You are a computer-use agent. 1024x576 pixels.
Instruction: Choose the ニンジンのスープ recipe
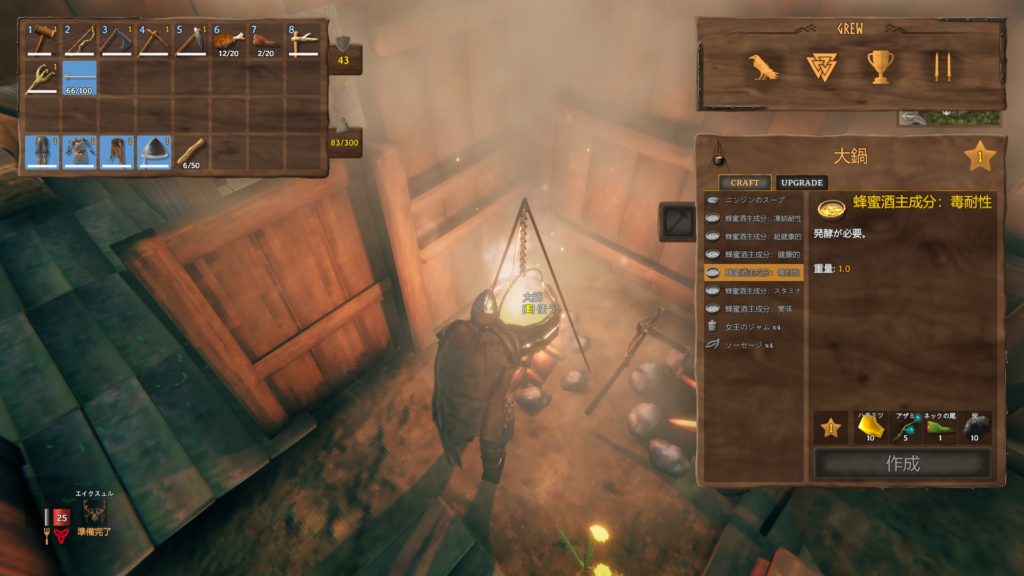[x=755, y=200]
